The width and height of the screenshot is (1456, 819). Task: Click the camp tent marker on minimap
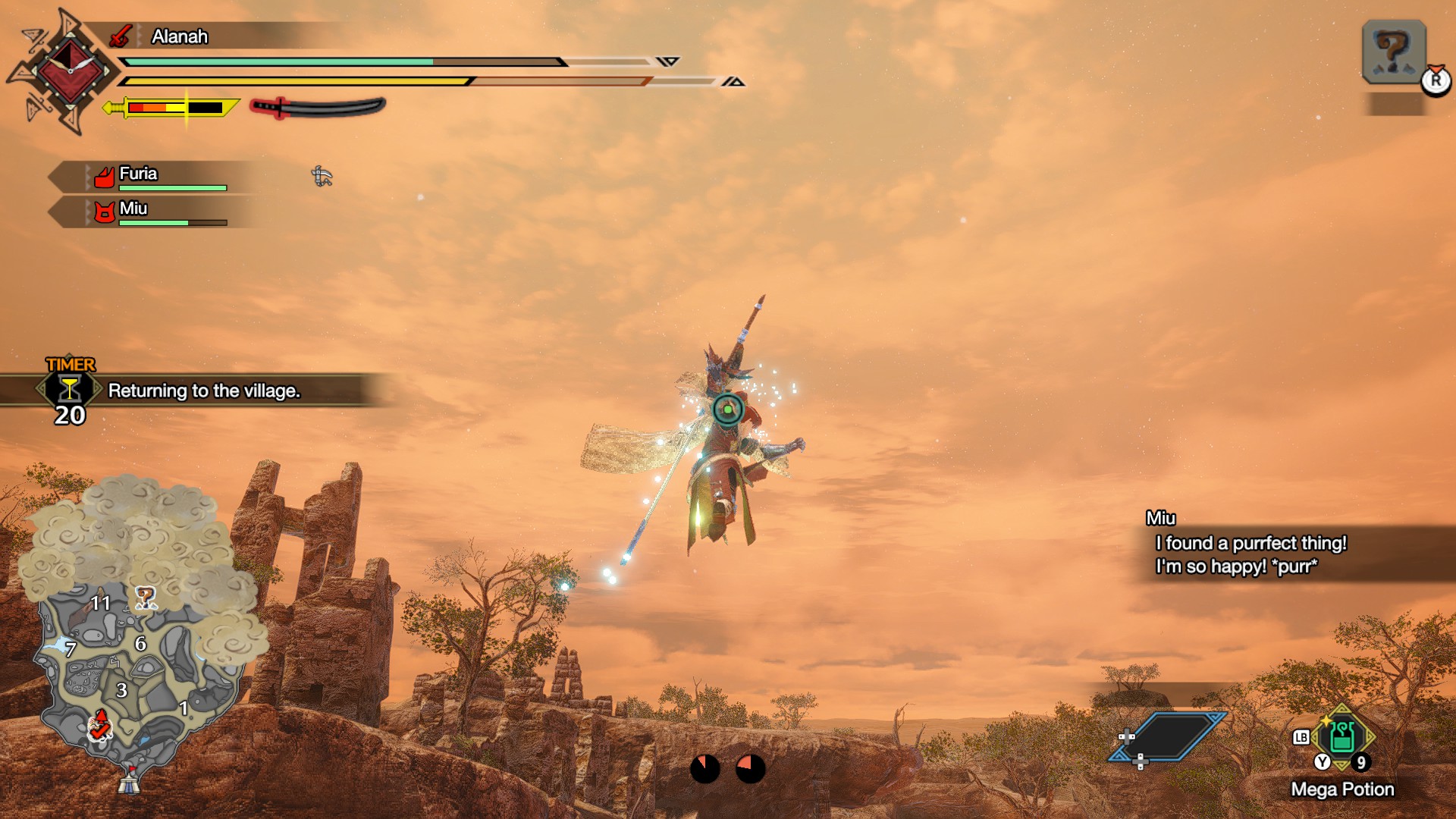(x=129, y=780)
